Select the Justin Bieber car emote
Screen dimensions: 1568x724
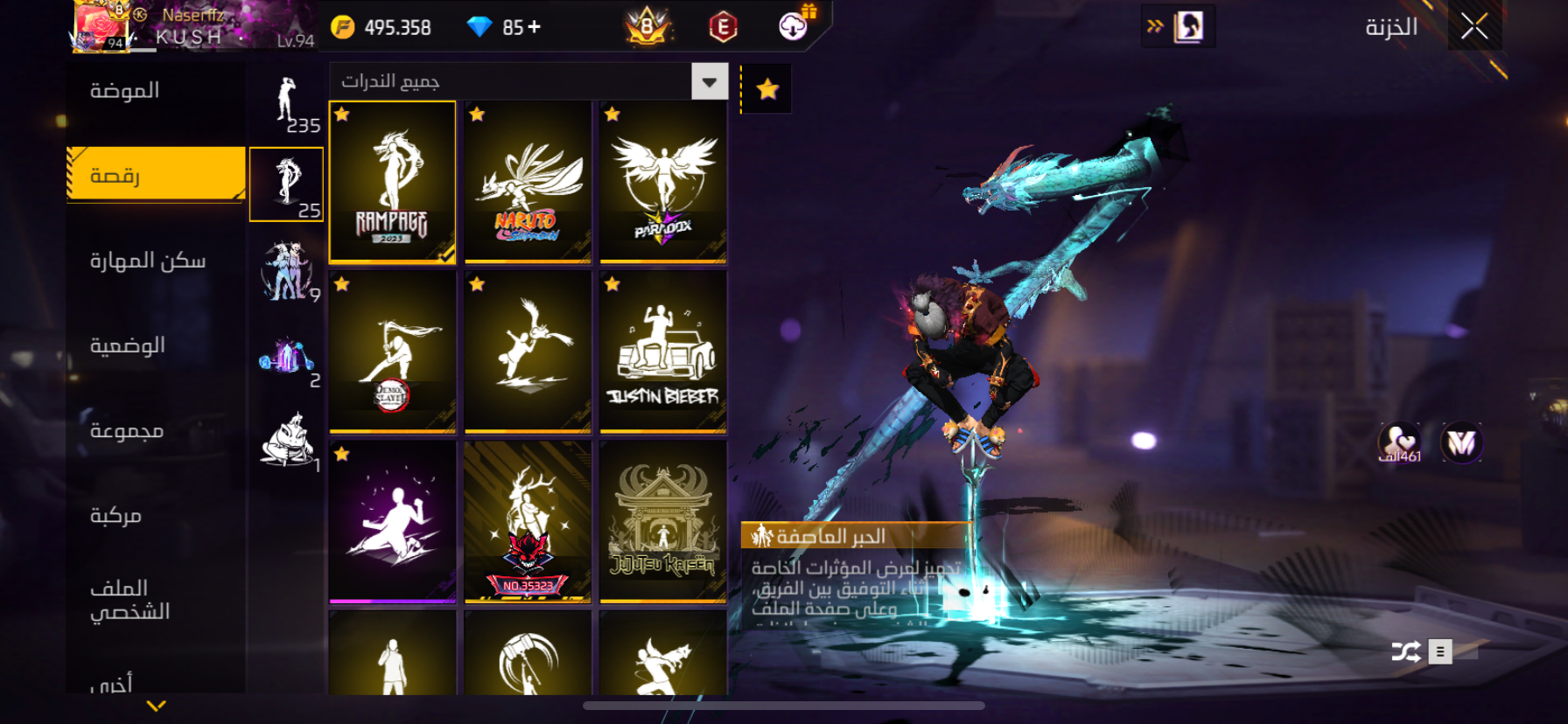click(x=663, y=352)
